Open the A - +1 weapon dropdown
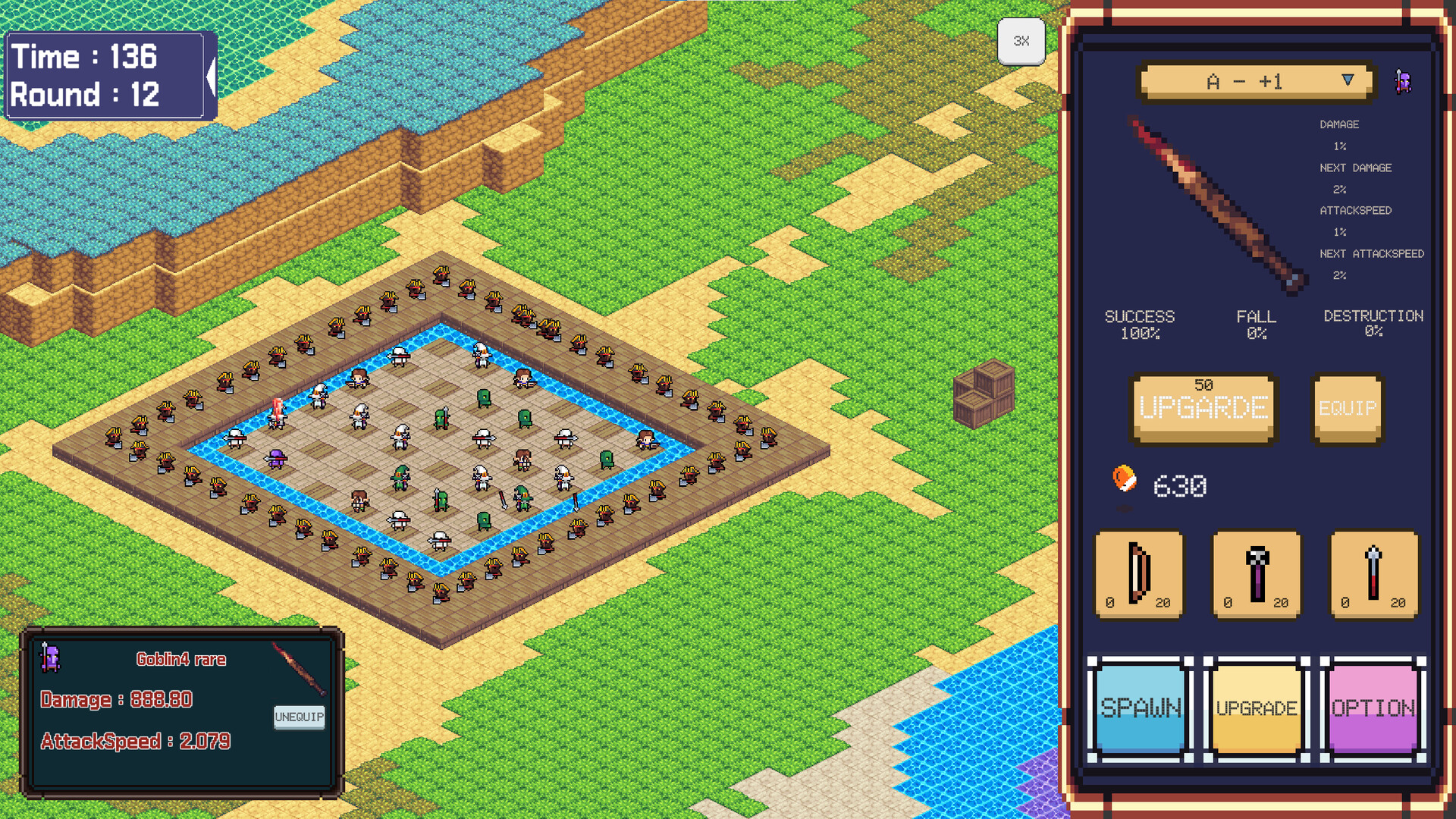 (x=1251, y=80)
